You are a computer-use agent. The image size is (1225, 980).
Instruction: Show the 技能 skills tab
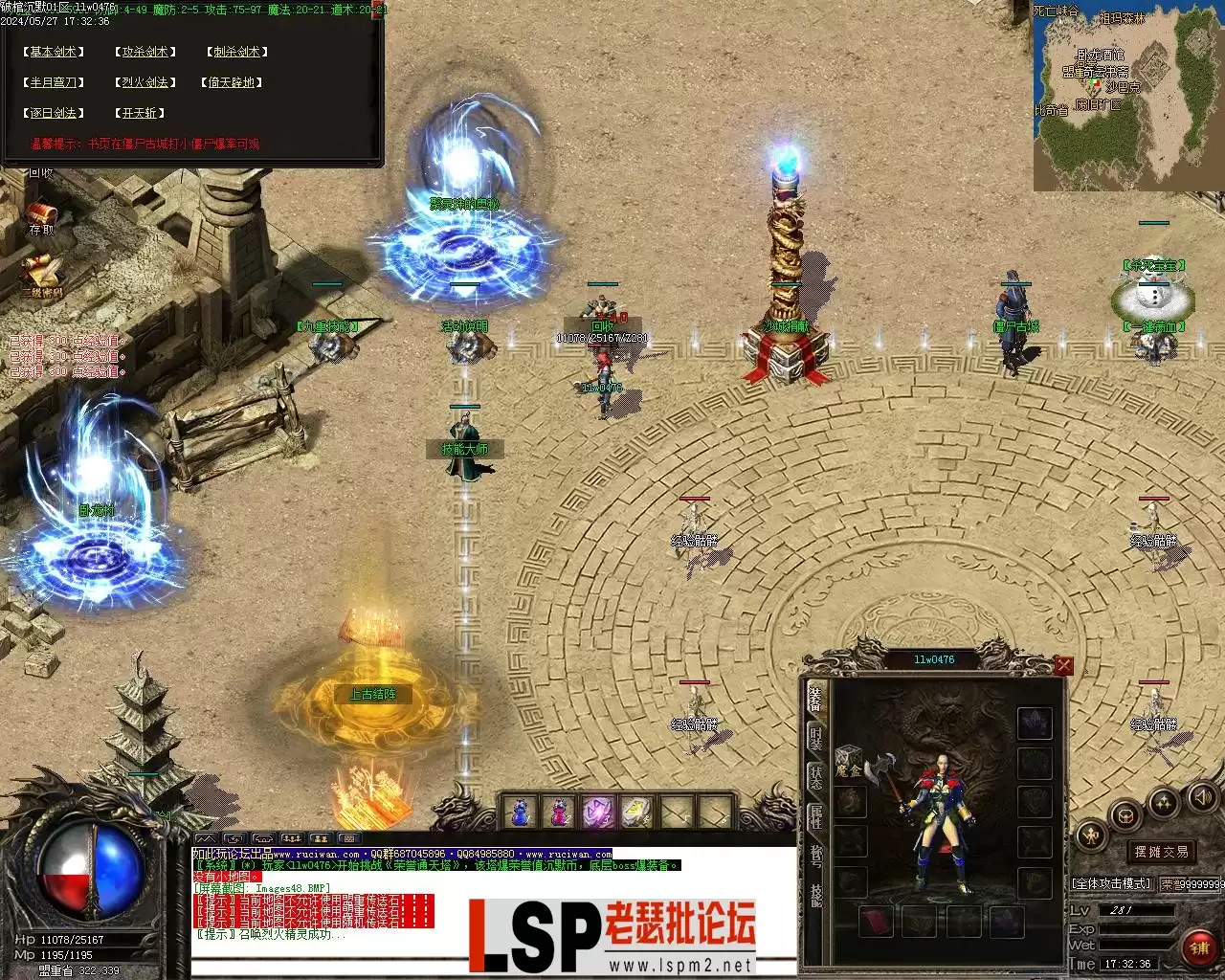815,896
